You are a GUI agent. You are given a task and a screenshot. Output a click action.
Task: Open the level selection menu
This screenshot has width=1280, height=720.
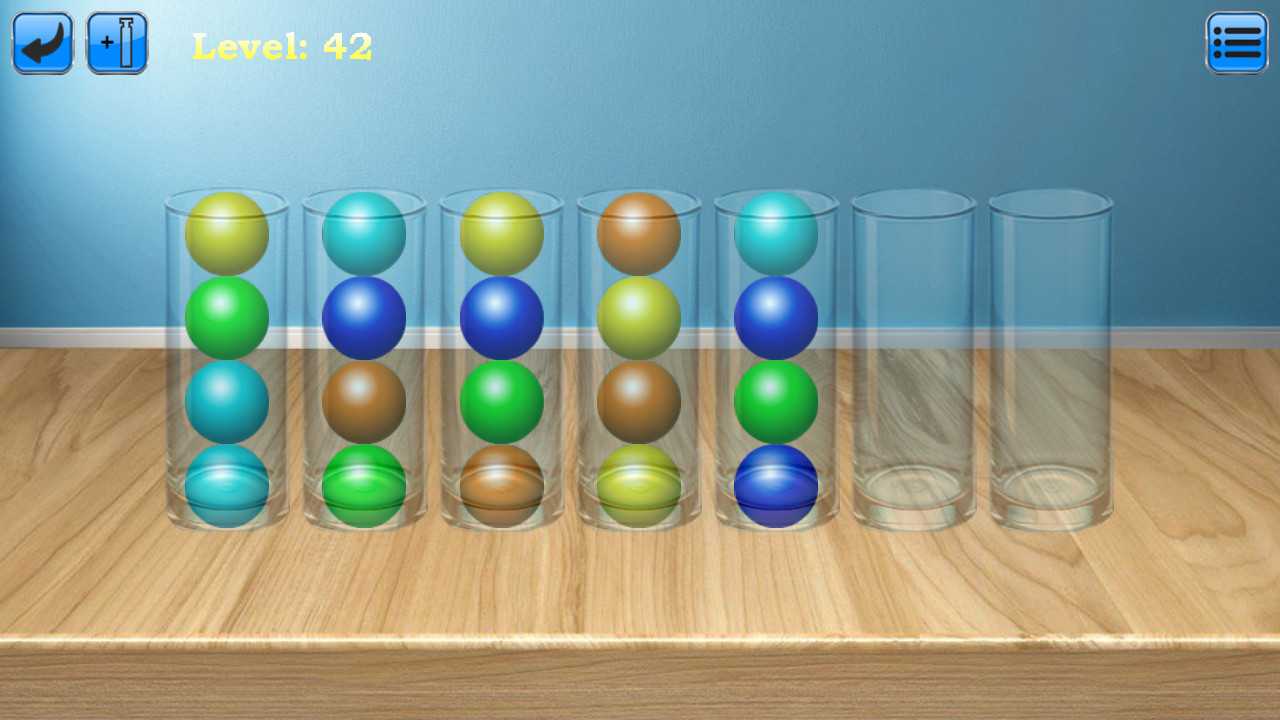tap(1237, 42)
